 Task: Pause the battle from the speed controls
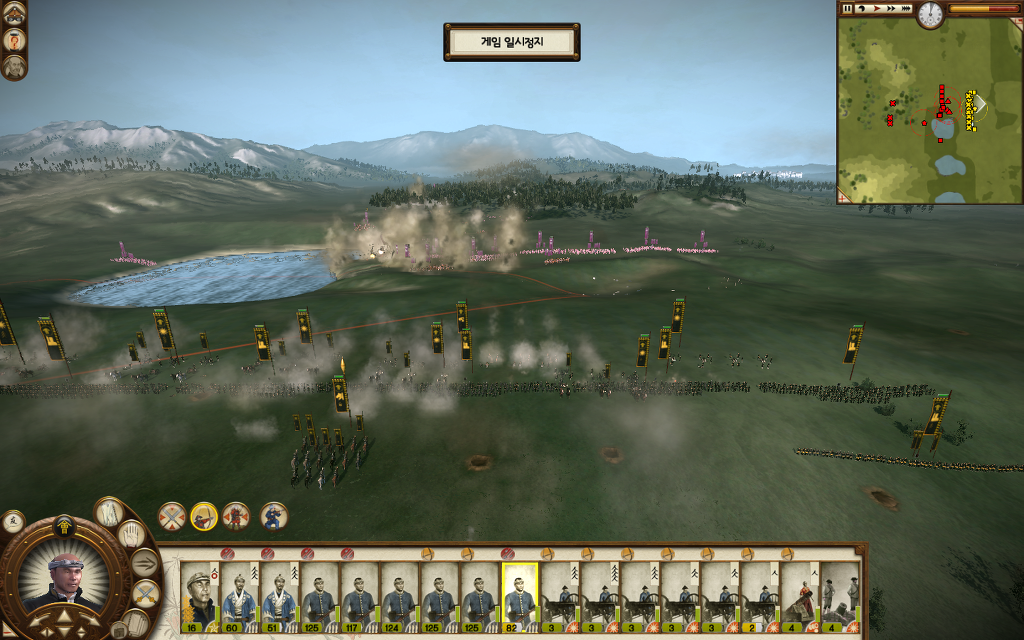coord(848,8)
